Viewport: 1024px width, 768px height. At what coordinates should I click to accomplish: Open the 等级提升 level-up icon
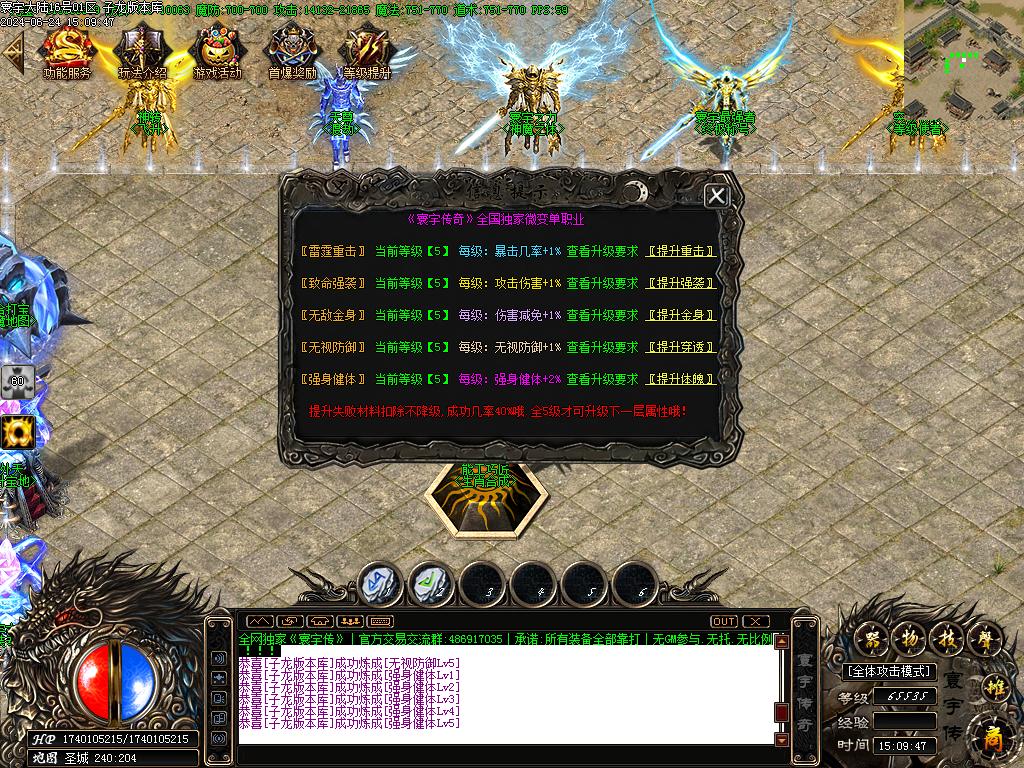pyautogui.click(x=366, y=52)
